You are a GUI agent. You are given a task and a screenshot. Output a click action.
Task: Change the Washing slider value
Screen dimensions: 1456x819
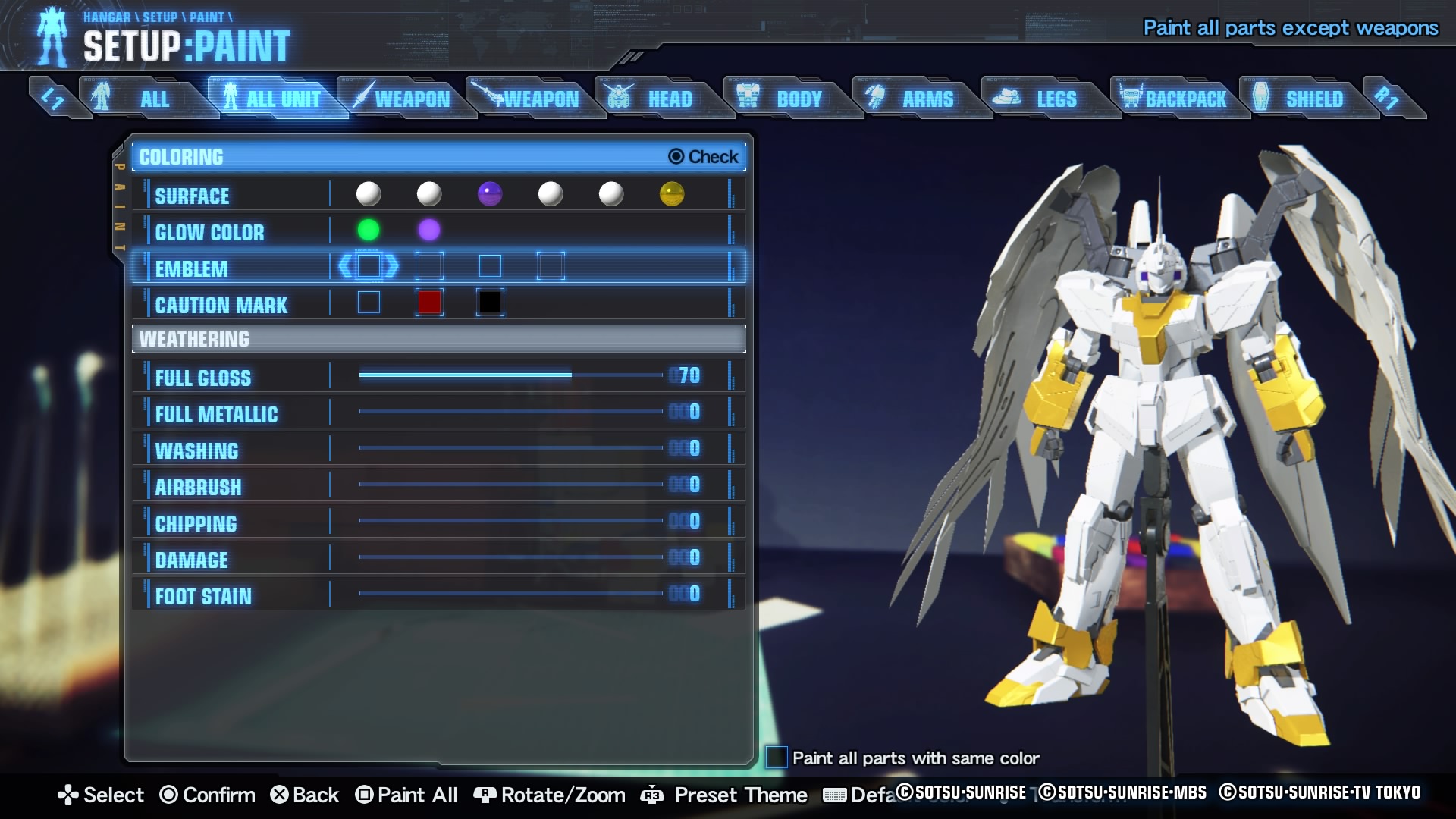coord(511,448)
